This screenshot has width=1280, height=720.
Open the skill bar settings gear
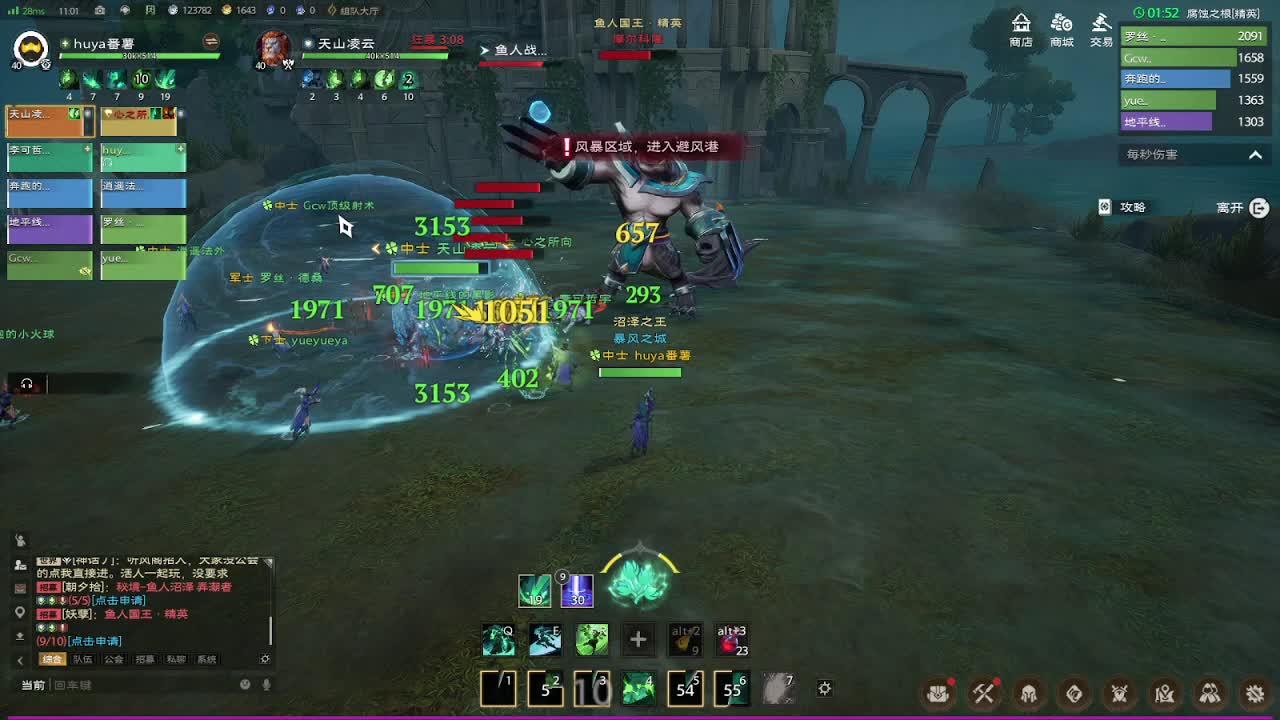point(824,688)
